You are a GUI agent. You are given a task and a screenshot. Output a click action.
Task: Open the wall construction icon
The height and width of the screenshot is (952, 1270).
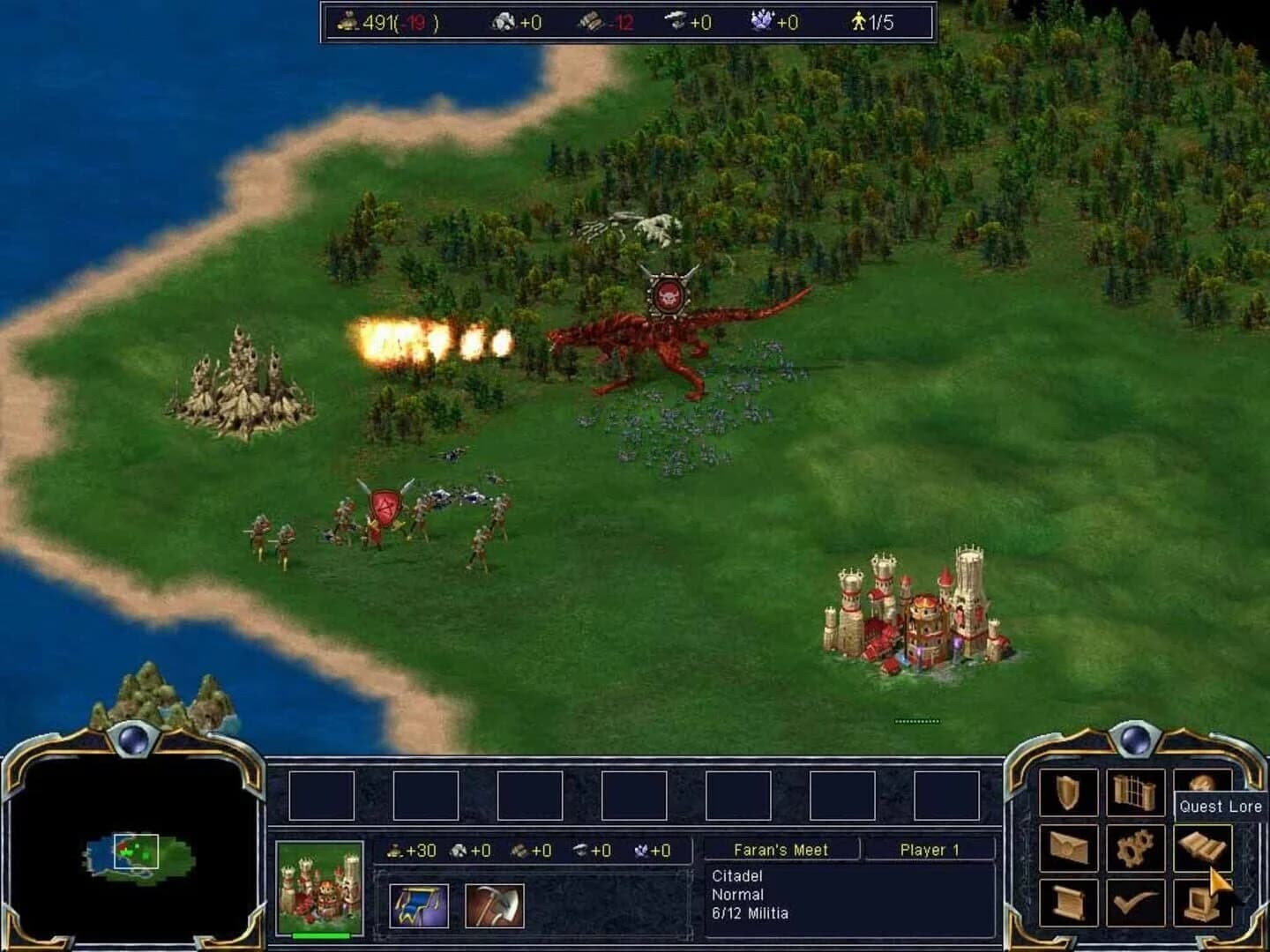[1133, 792]
